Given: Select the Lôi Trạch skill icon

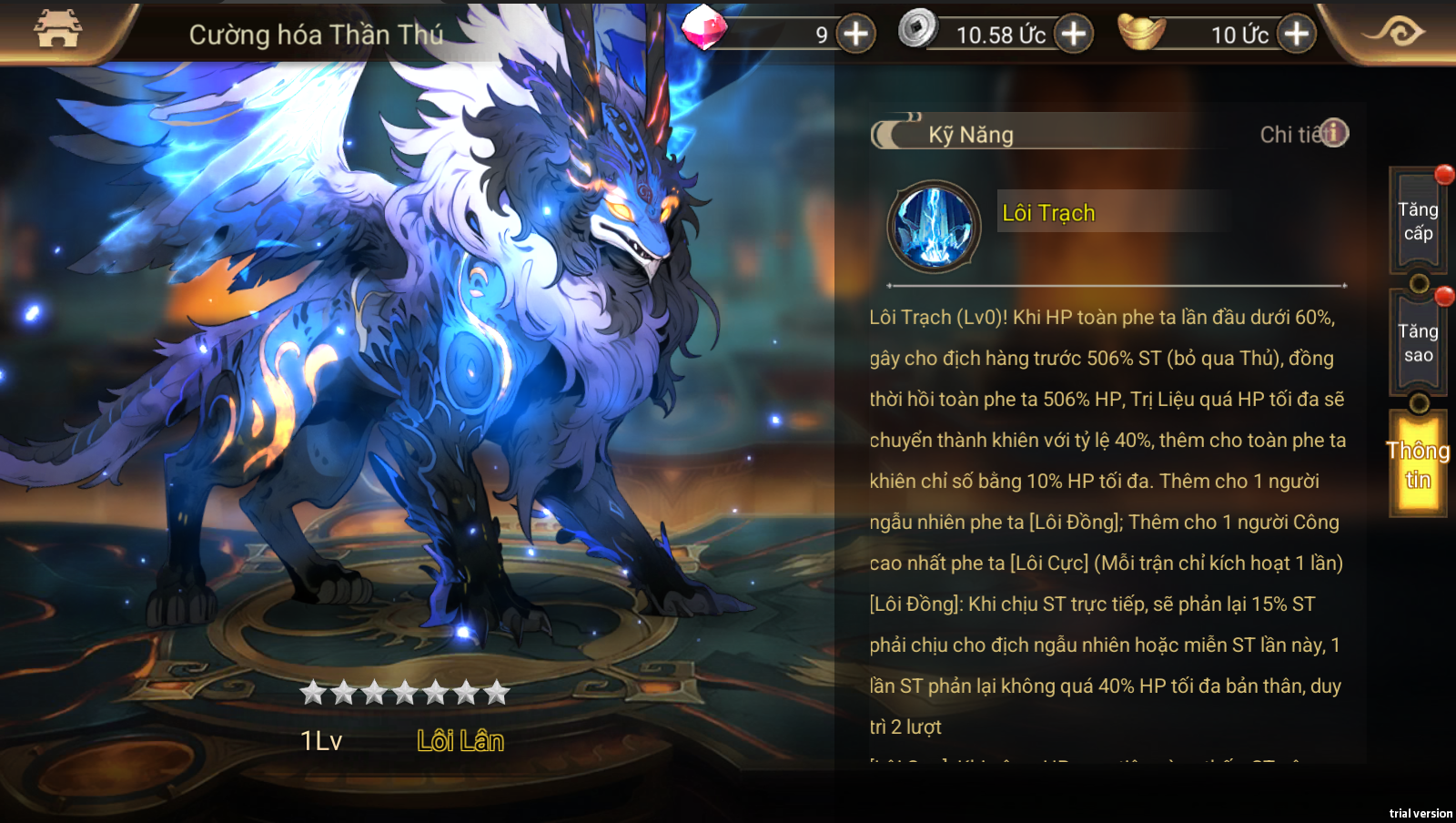Looking at the screenshot, I should tap(934, 227).
